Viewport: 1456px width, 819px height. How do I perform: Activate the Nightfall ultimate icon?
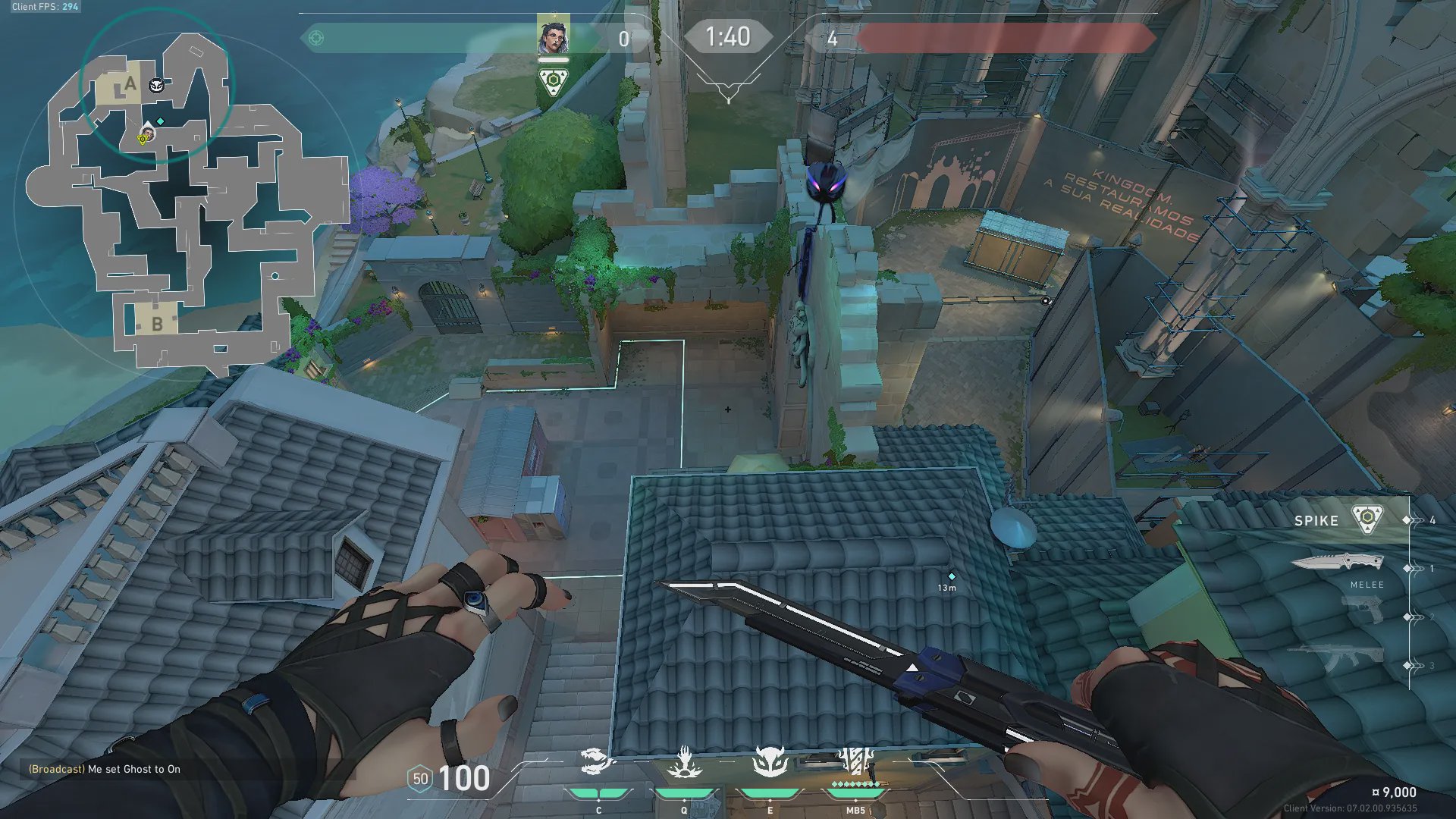pos(856,762)
